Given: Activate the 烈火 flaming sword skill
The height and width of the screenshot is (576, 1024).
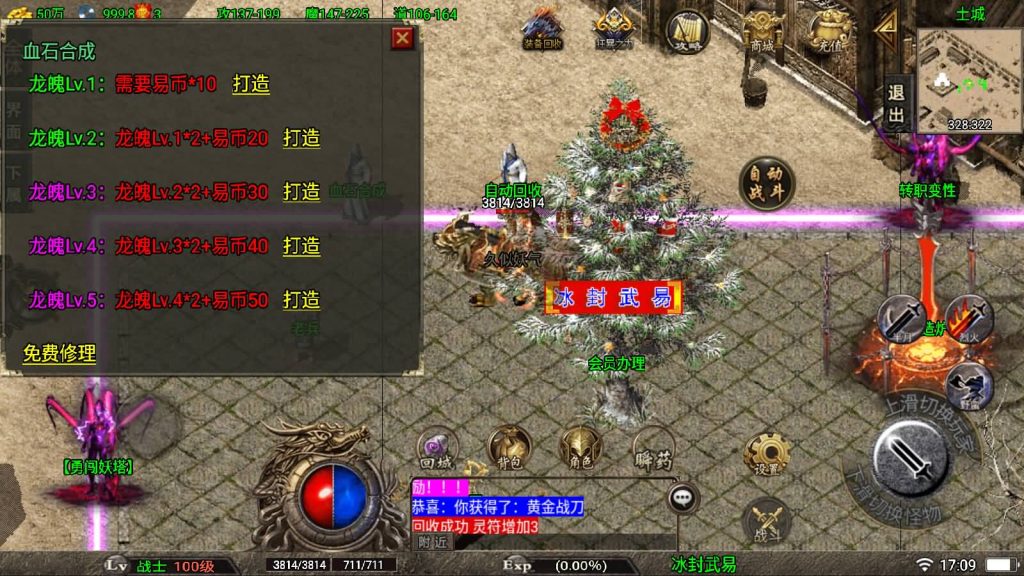Looking at the screenshot, I should pyautogui.click(x=968, y=320).
